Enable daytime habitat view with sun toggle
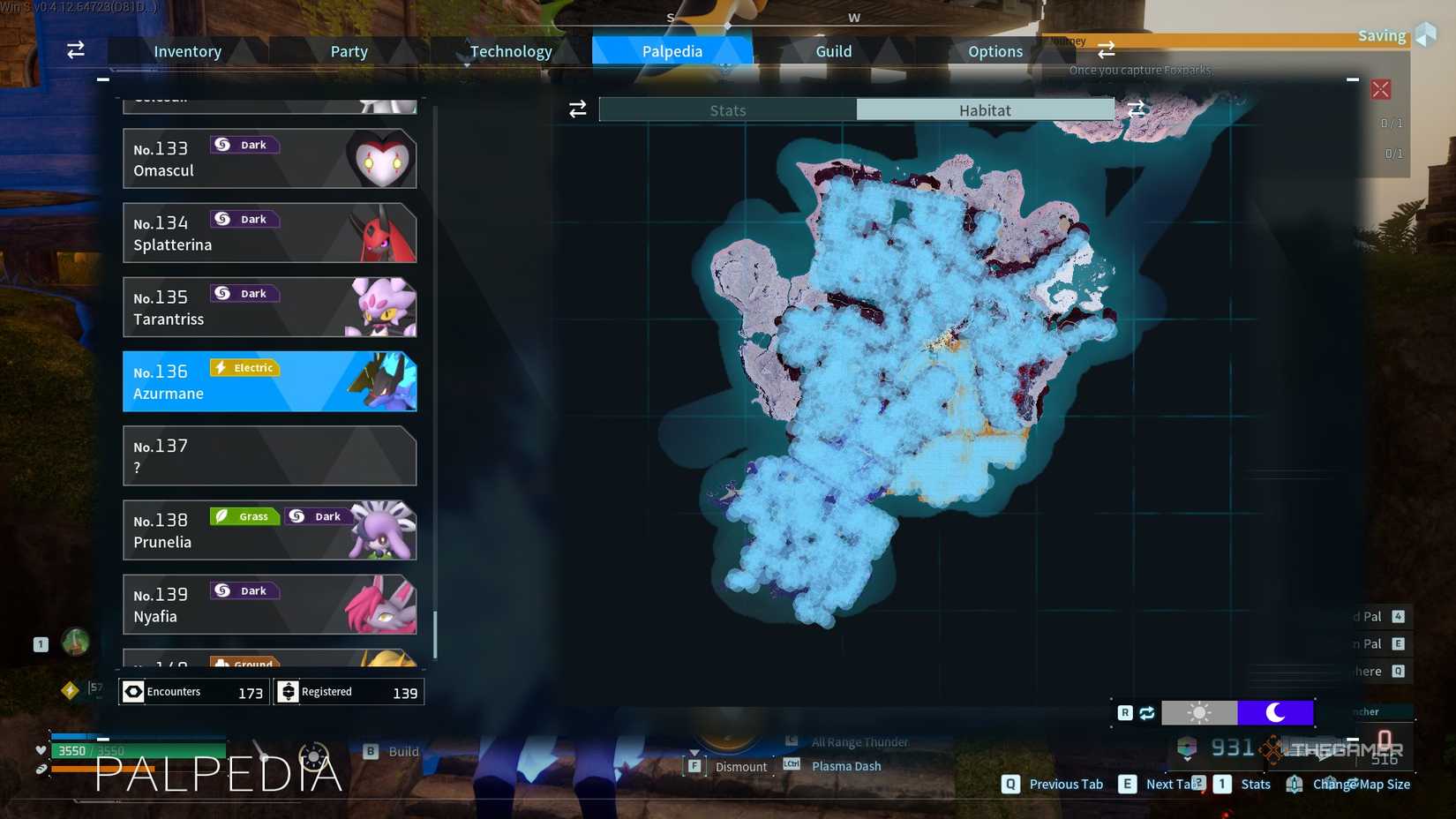1456x819 pixels. pyautogui.click(x=1200, y=712)
